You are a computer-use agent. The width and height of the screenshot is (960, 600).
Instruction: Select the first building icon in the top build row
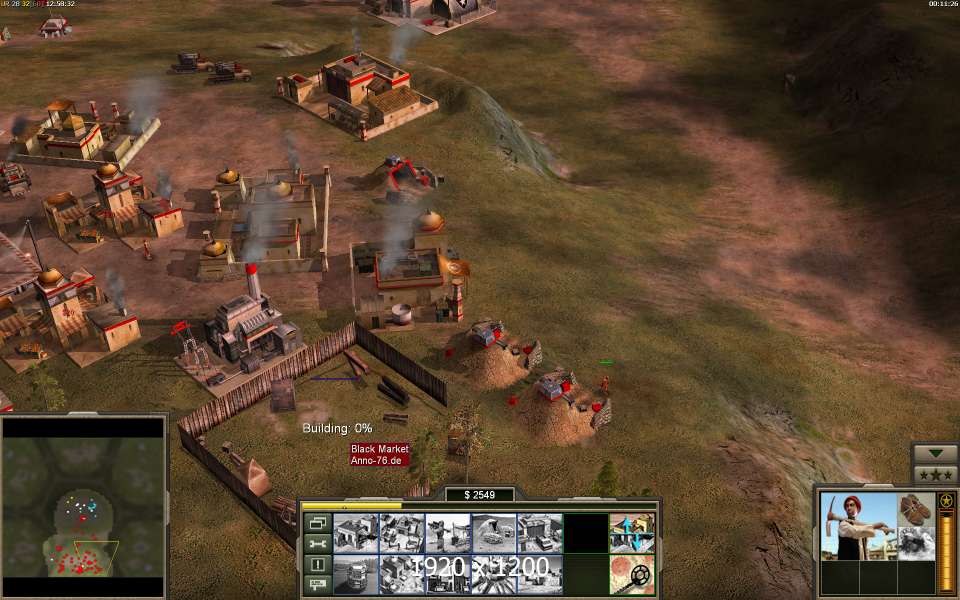click(356, 533)
